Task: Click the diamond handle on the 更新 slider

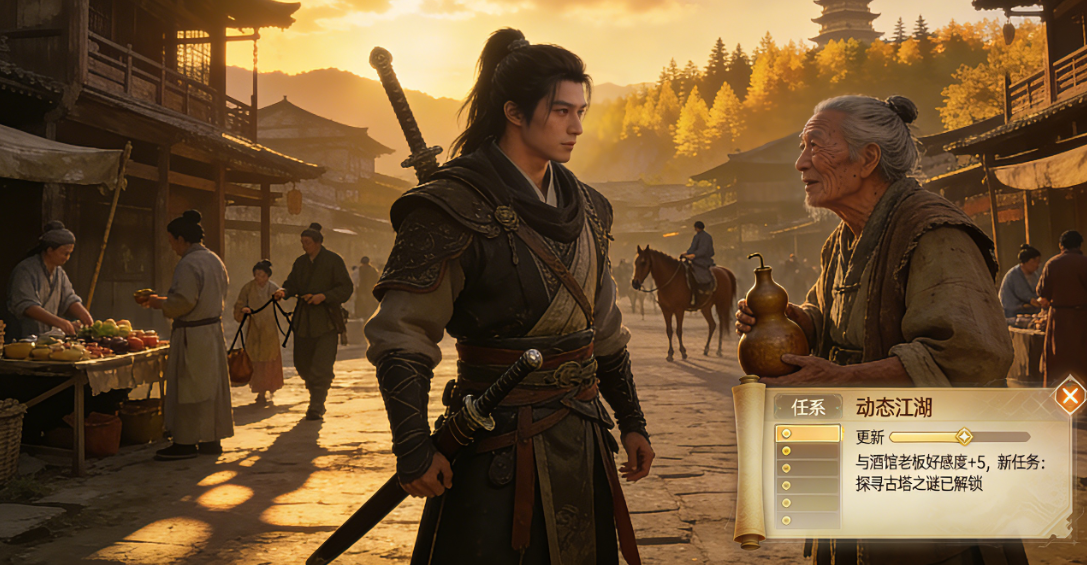Action: pos(963,437)
